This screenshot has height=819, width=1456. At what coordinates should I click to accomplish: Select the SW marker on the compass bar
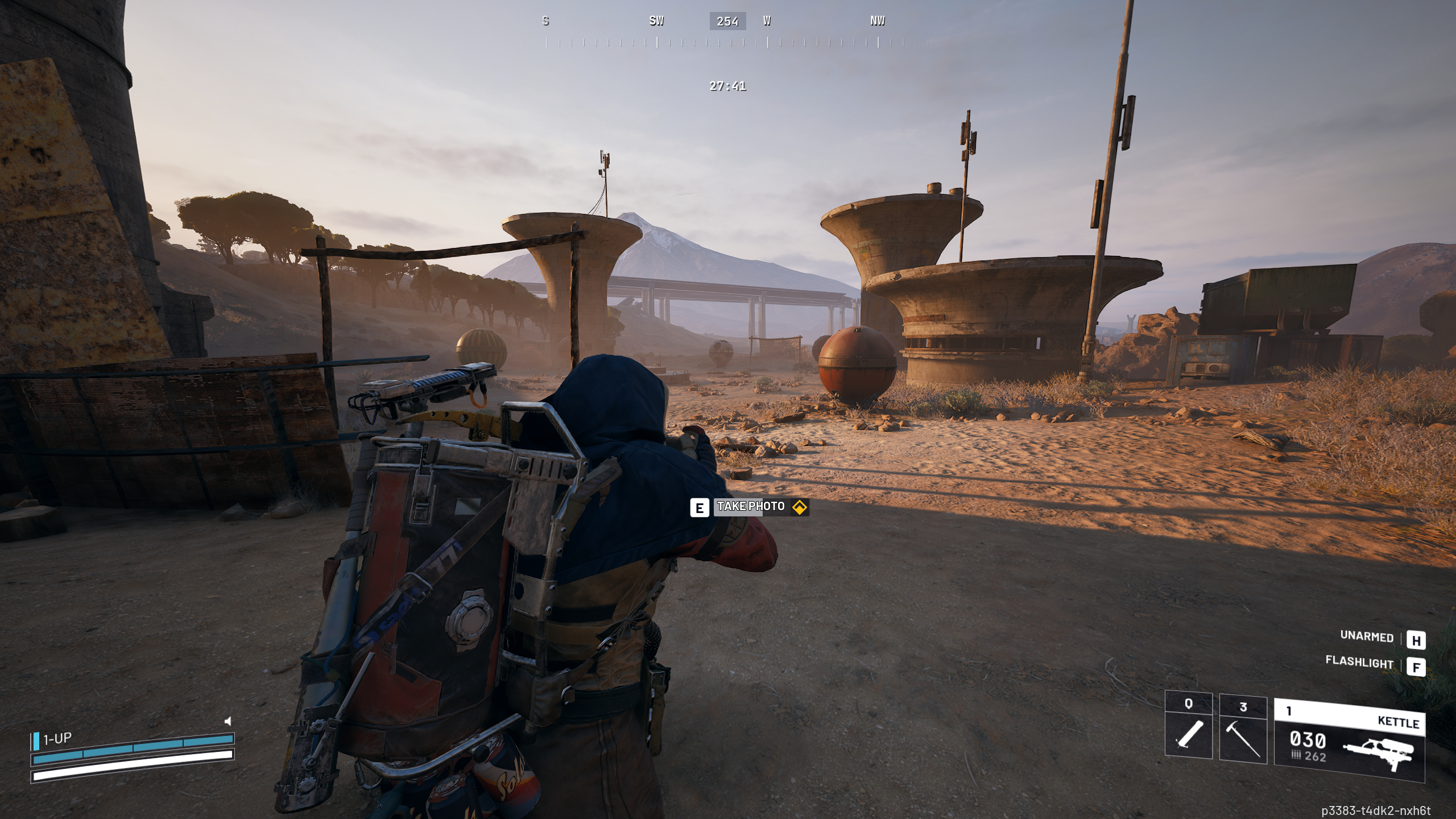656,22
